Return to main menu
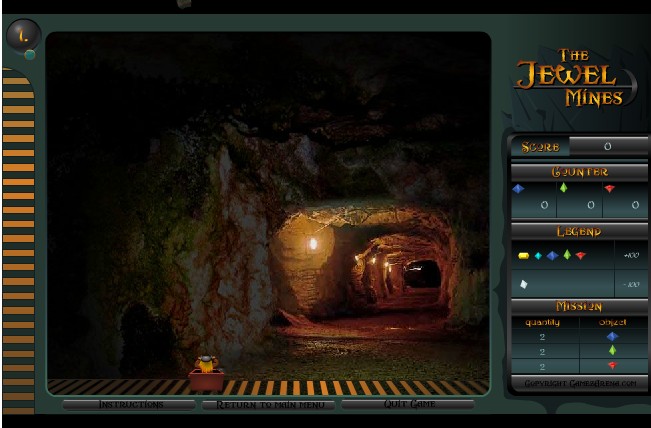The width and height of the screenshot is (651, 428). [x=268, y=405]
